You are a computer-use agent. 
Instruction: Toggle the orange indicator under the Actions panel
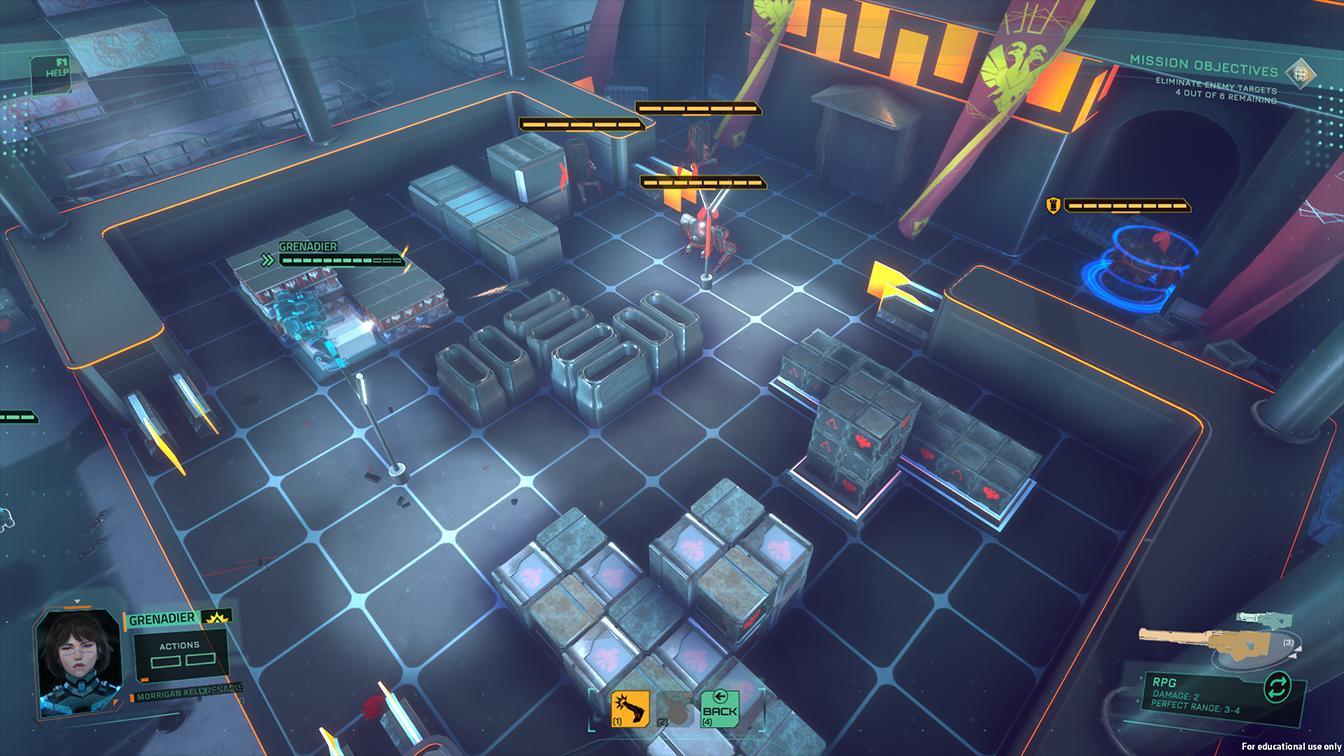click(x=145, y=679)
